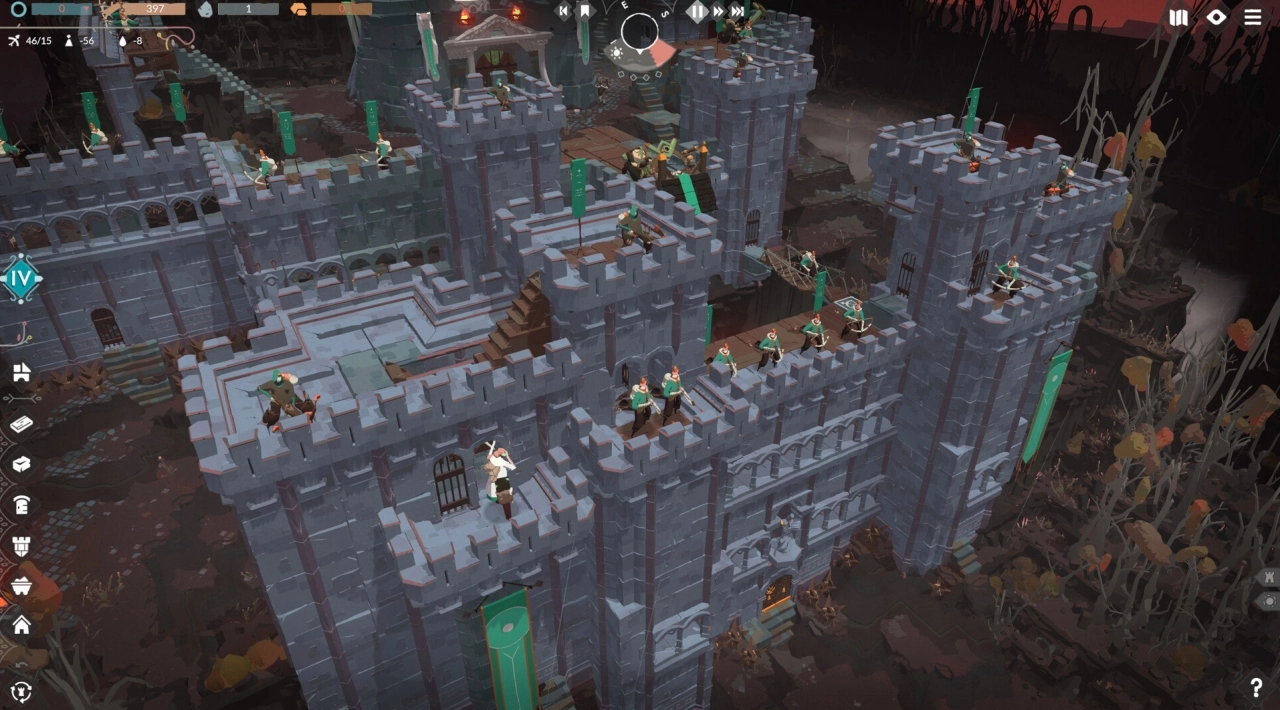The image size is (1280, 710).
Task: Open the hamburger main menu
Action: coord(1252,17)
